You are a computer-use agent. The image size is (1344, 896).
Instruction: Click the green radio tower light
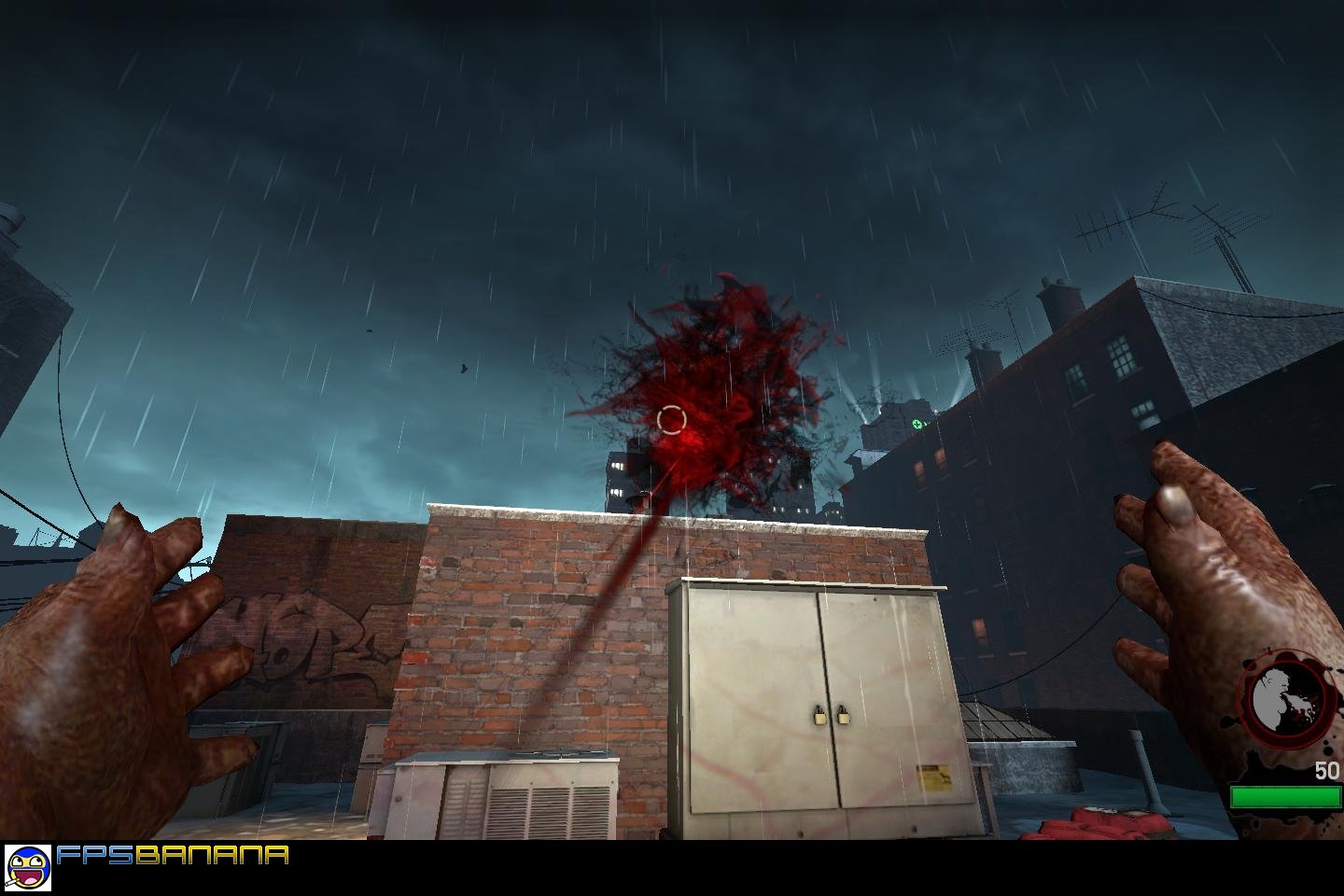(x=917, y=422)
